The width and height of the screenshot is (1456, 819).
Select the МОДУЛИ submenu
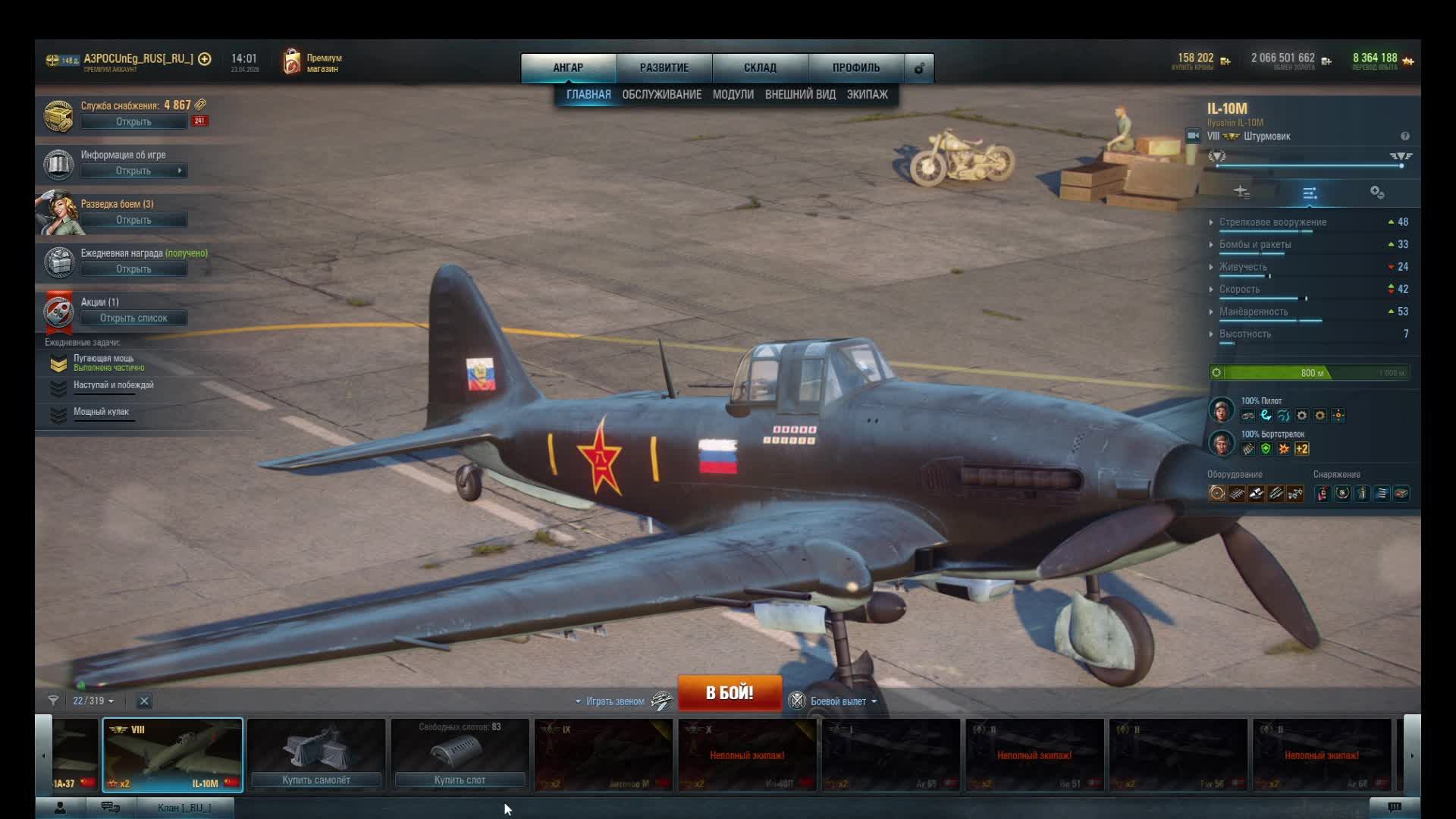(733, 95)
